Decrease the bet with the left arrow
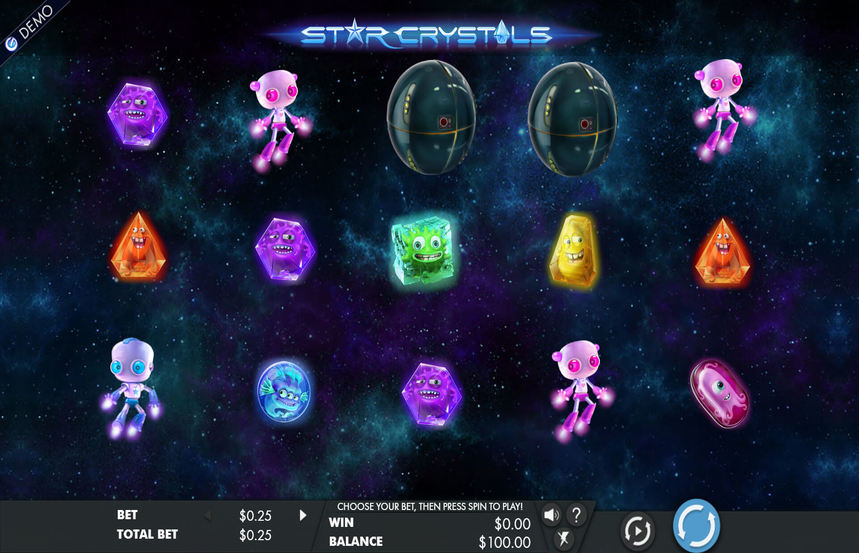This screenshot has width=859, height=553. 208,516
